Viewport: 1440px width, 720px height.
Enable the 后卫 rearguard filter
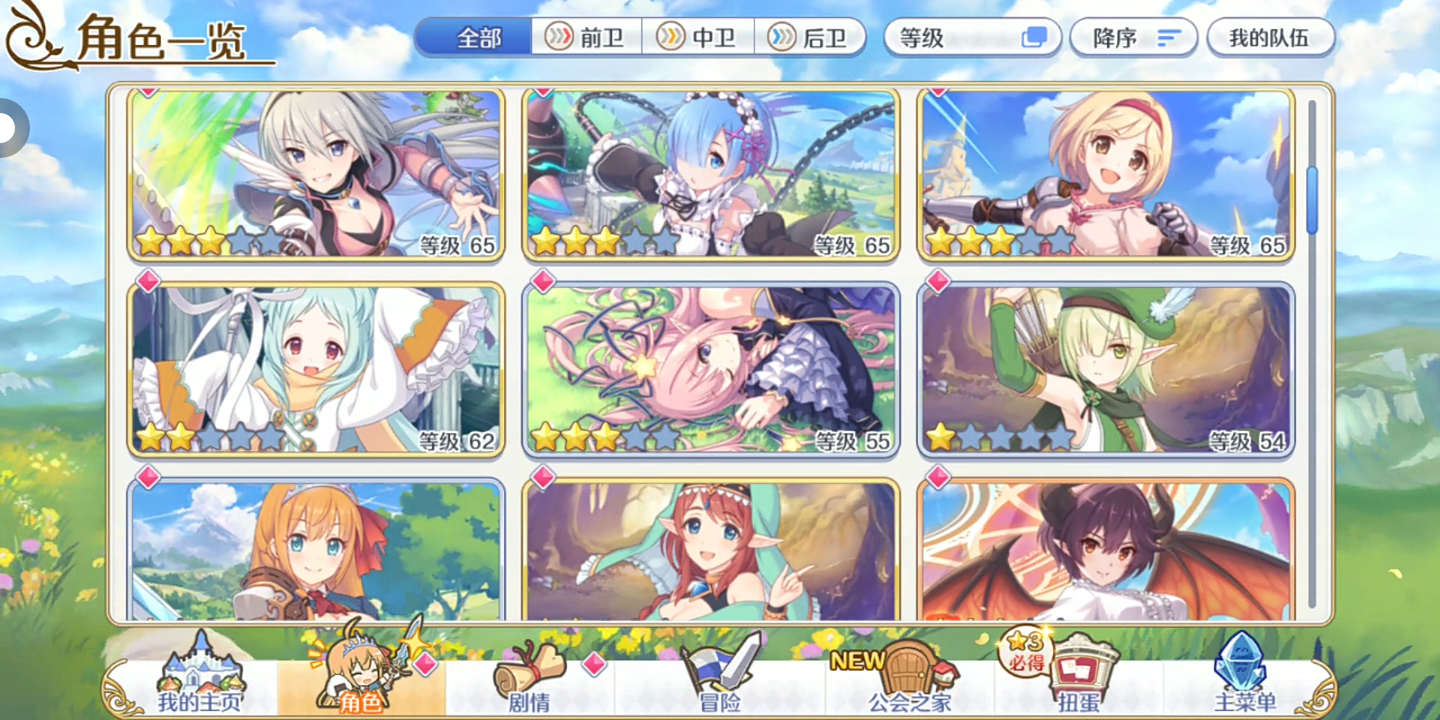(x=810, y=37)
